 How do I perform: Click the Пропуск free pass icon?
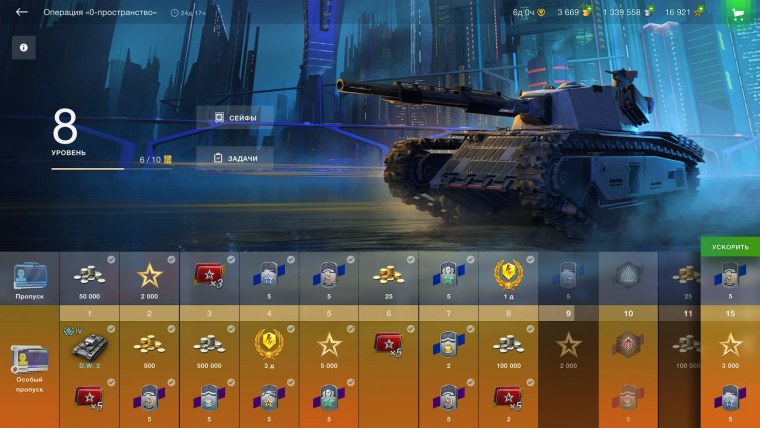coord(29,280)
